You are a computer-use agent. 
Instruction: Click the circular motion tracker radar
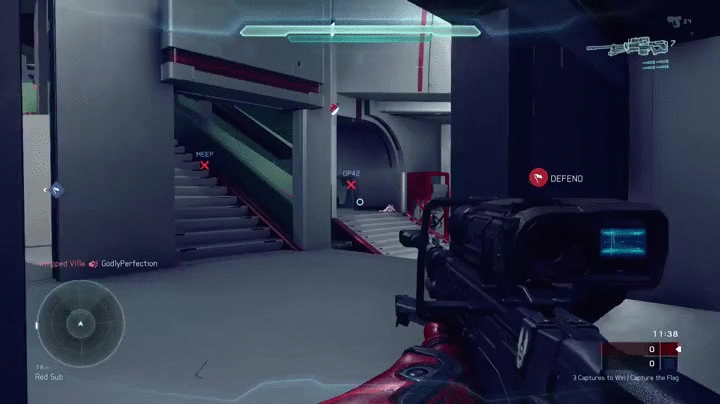[x=80, y=321]
